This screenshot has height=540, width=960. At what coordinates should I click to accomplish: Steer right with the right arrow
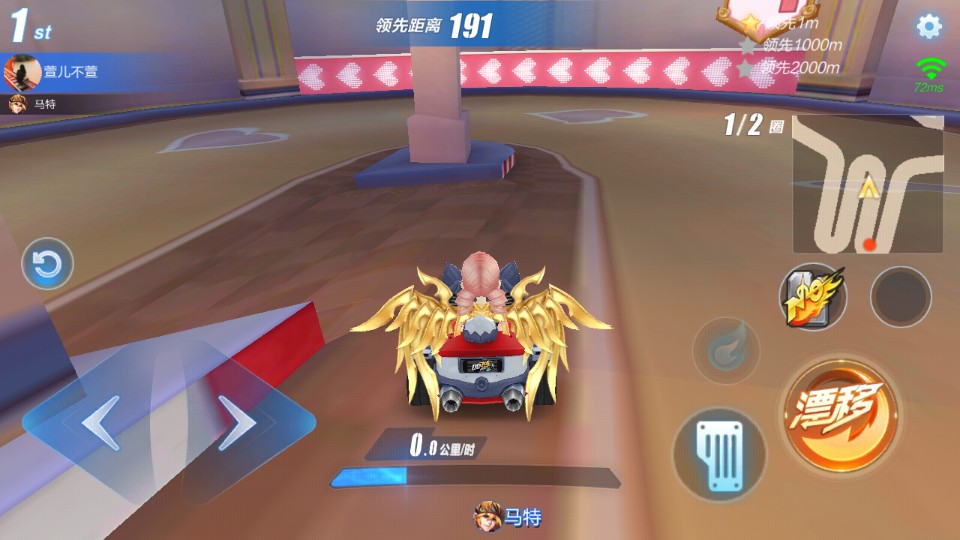pos(238,424)
